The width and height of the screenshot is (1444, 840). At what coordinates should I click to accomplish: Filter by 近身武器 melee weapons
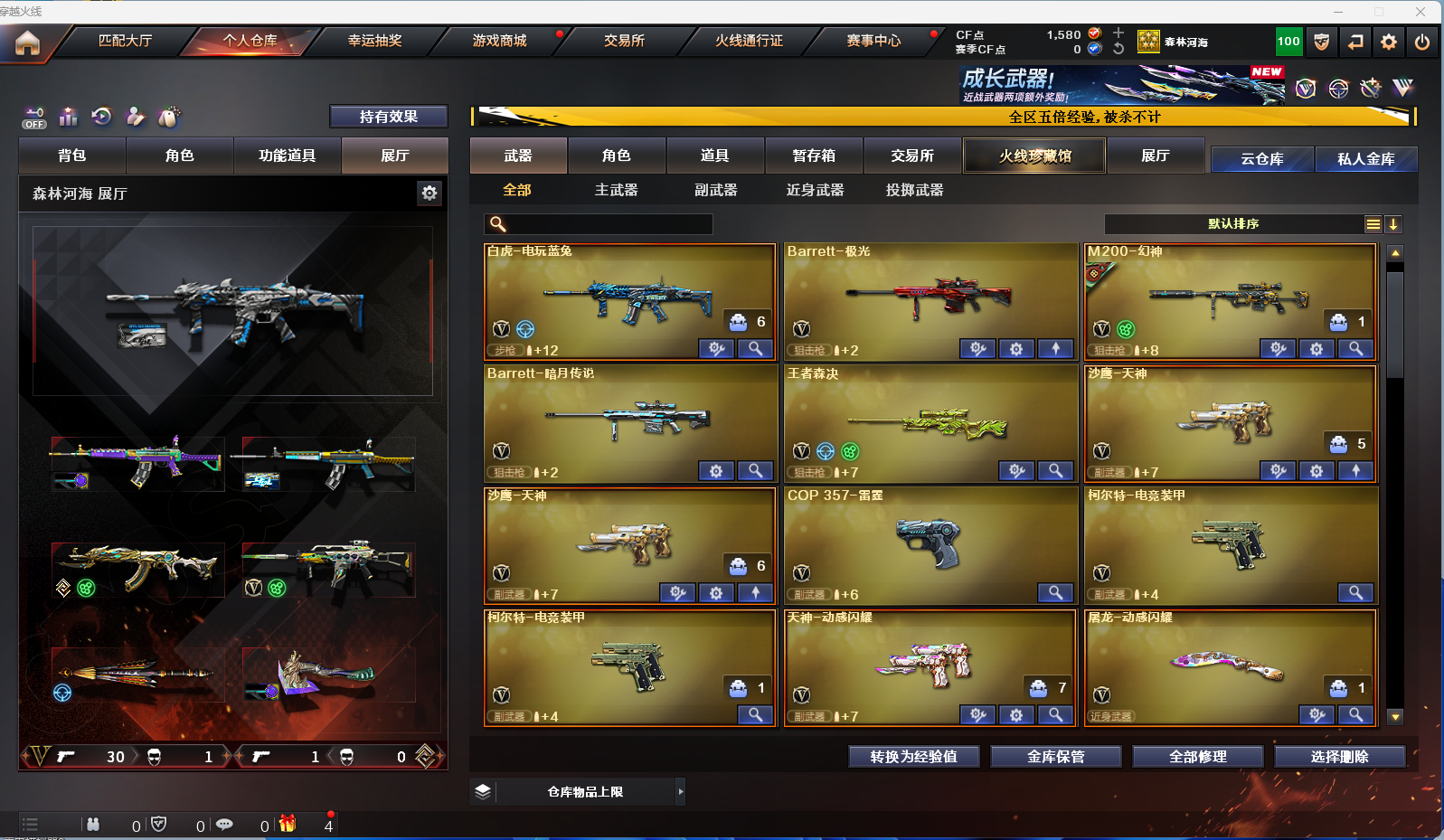[815, 190]
